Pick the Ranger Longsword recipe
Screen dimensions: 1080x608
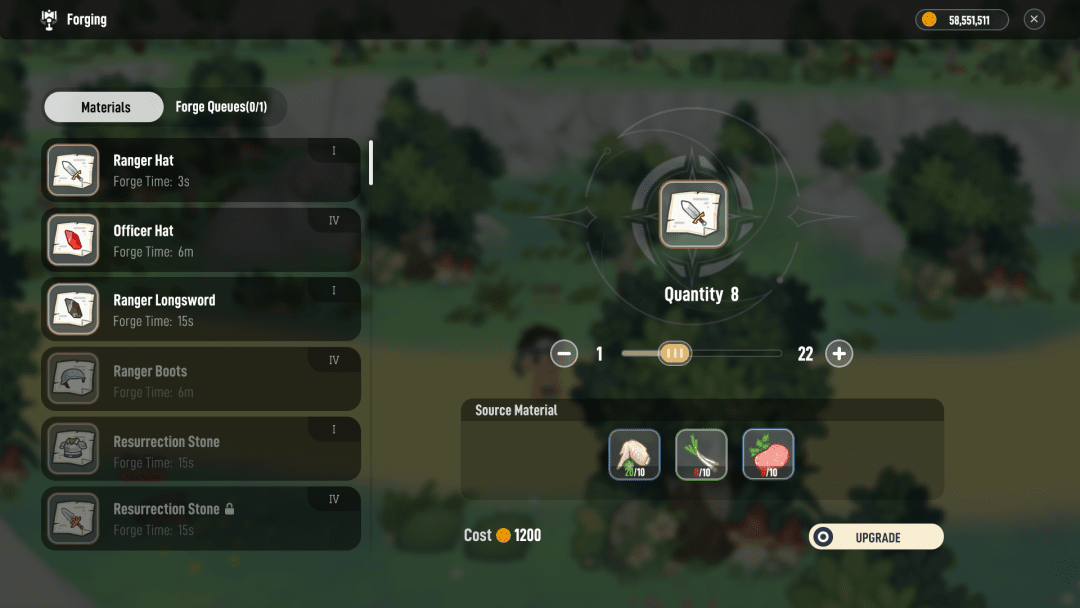(x=200, y=310)
